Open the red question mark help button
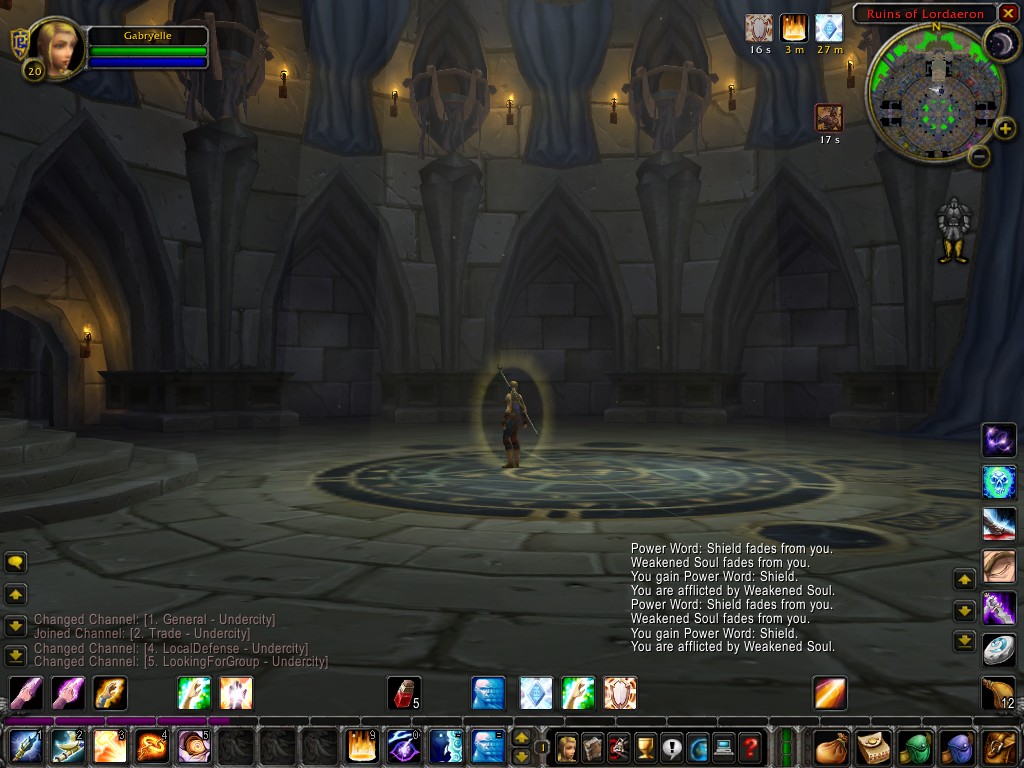 tap(750, 747)
